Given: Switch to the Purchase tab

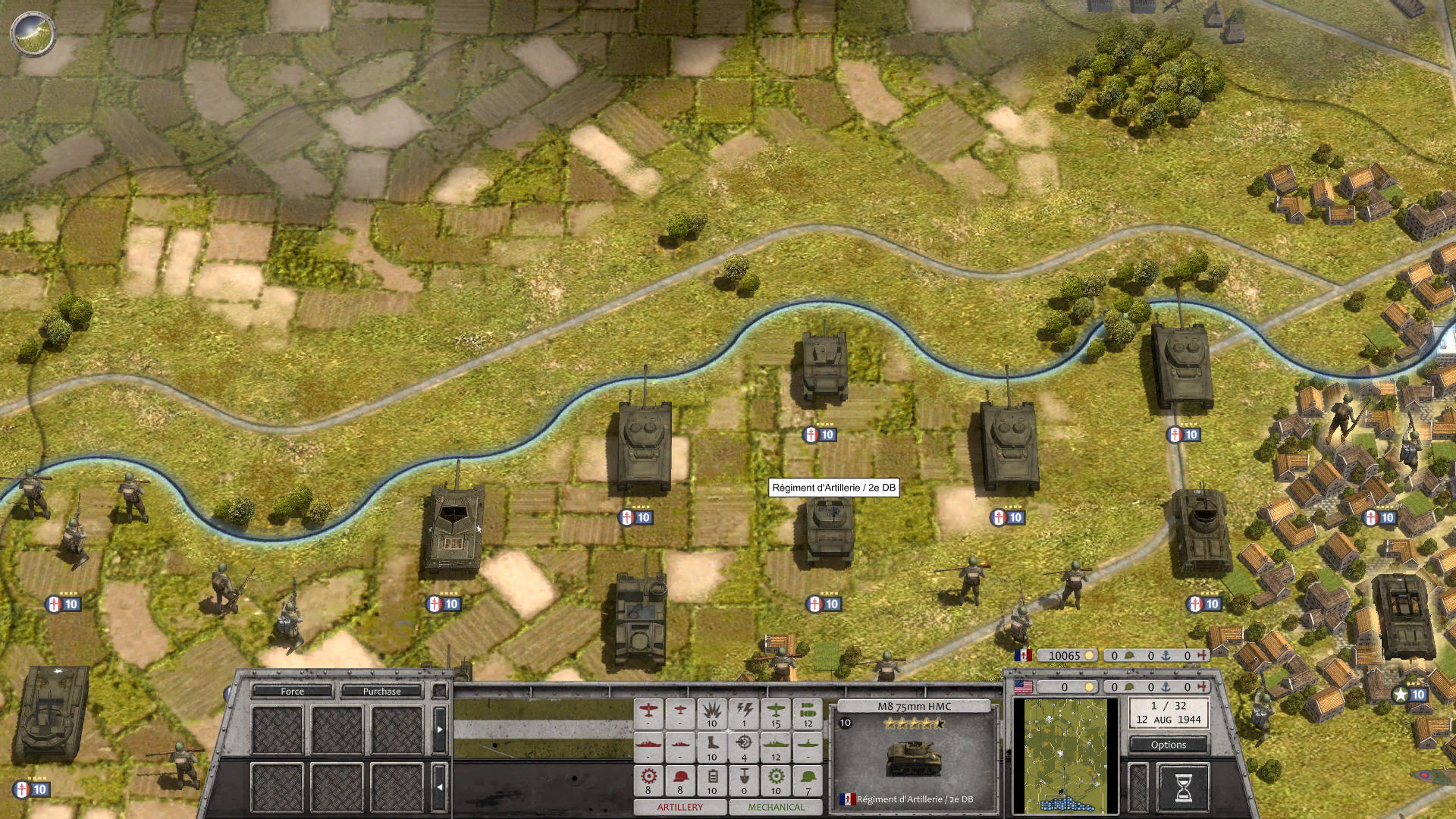Looking at the screenshot, I should tap(384, 692).
